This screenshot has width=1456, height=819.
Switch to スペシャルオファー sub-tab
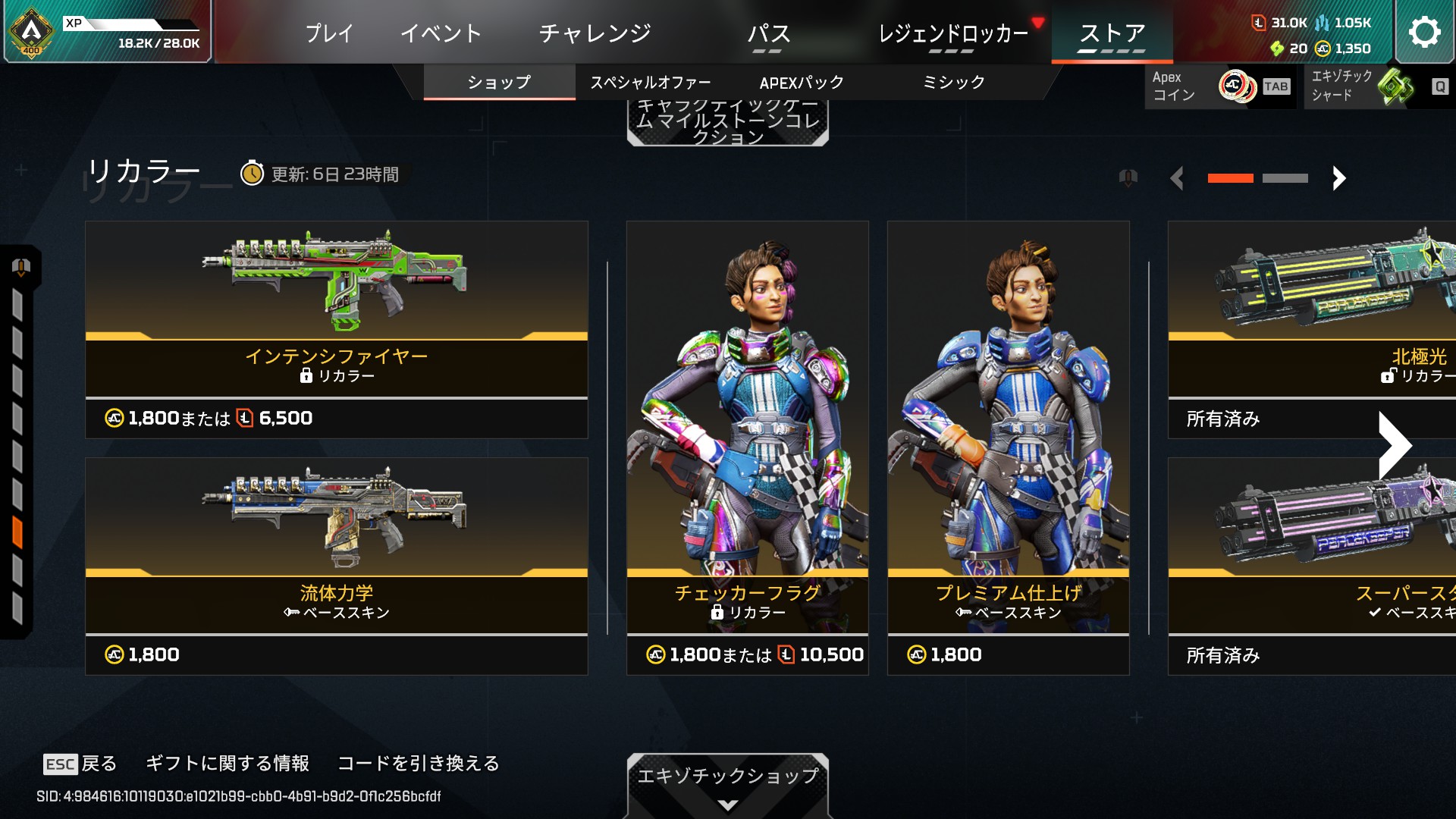click(x=651, y=83)
